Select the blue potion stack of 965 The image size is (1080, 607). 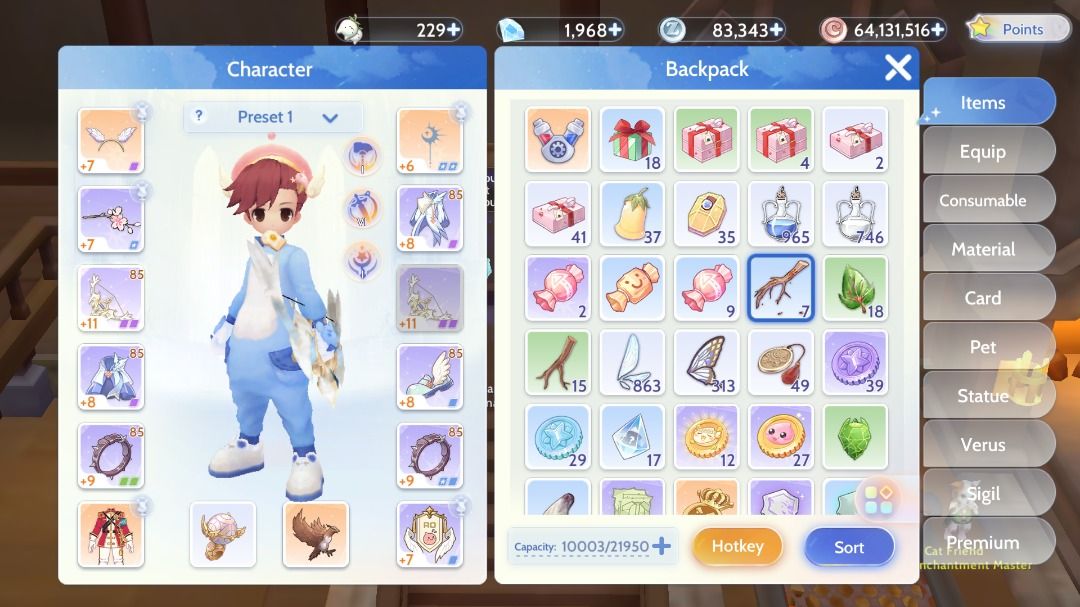(781, 213)
